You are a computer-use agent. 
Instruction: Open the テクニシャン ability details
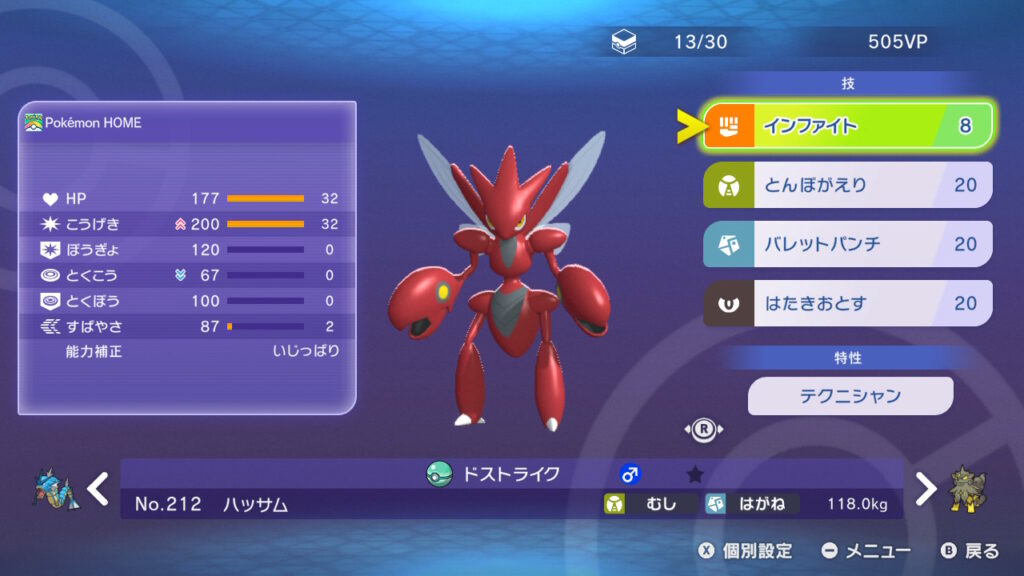[850, 396]
